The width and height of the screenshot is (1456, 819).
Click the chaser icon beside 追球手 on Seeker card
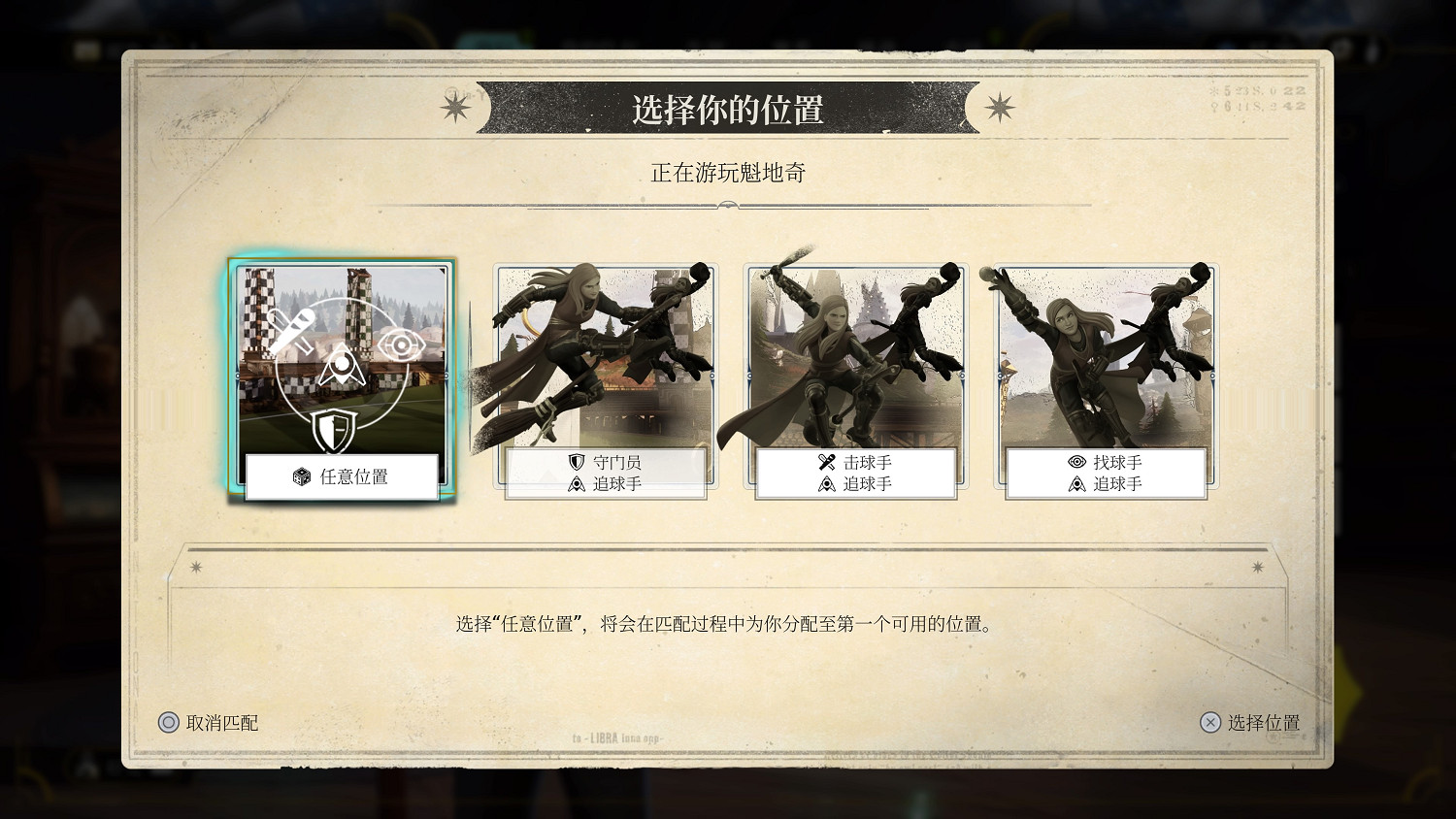pyautogui.click(x=1077, y=484)
